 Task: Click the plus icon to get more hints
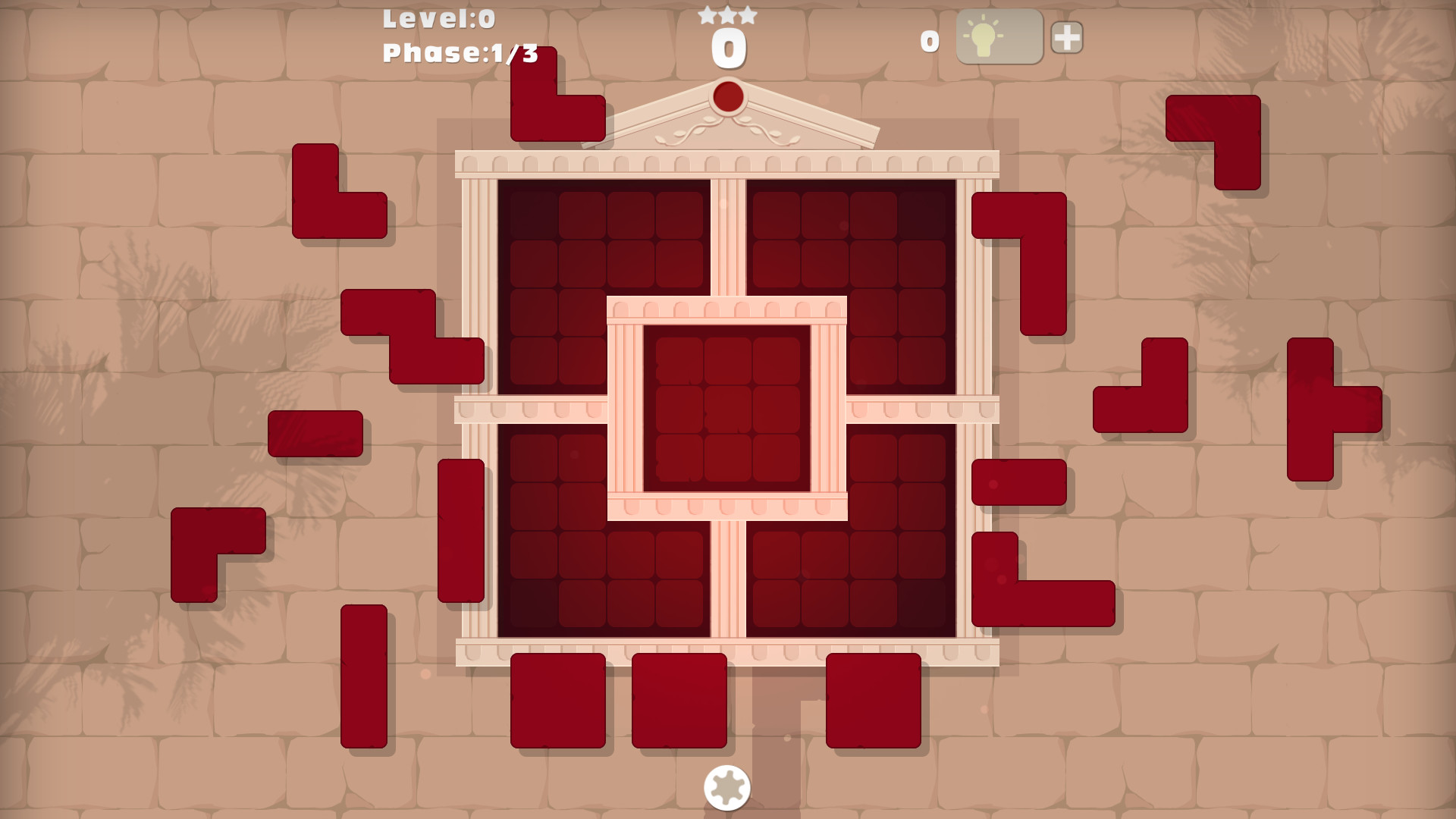[1065, 36]
